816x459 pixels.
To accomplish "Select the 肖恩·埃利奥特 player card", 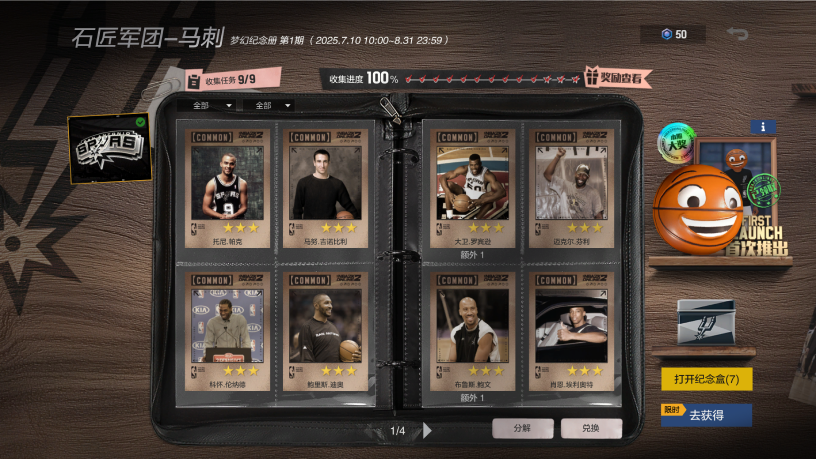I will click(x=570, y=331).
